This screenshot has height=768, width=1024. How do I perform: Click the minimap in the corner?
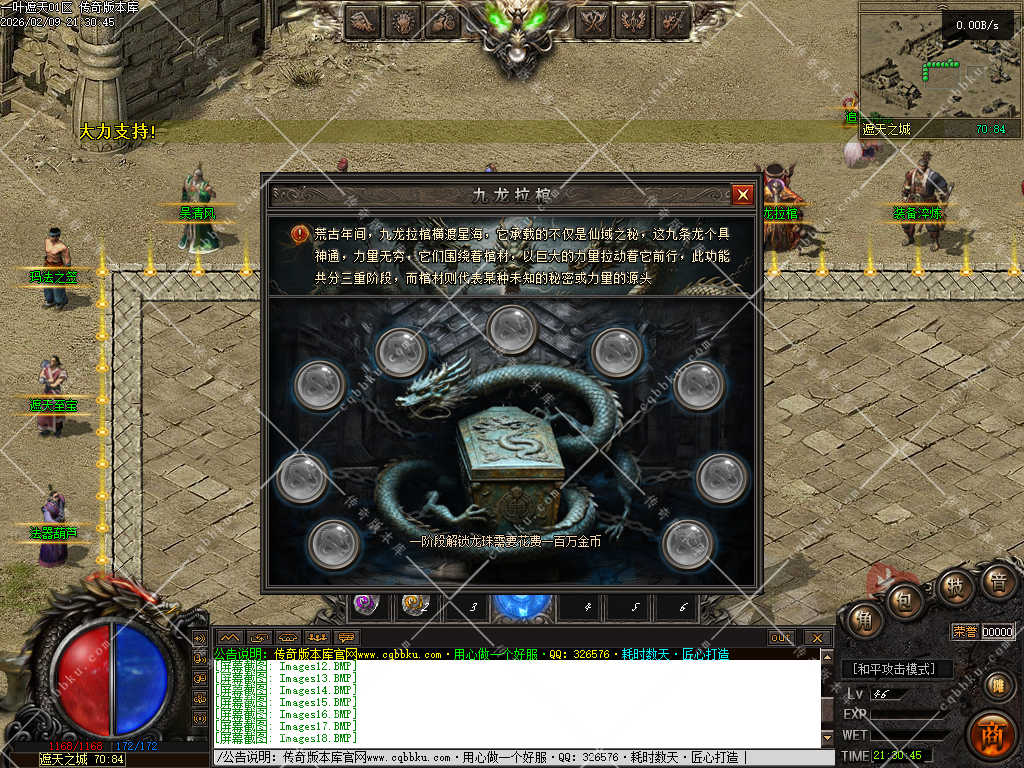(925, 64)
